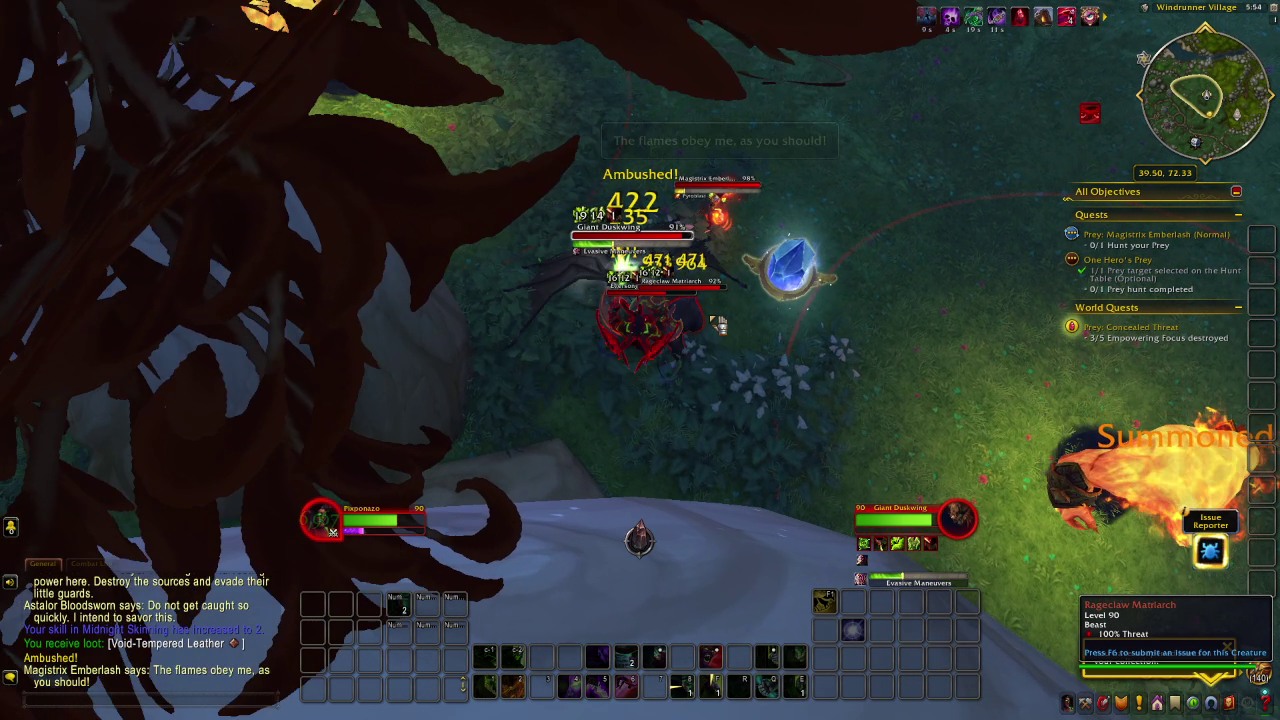The image size is (1280, 720).
Task: Collapse the World Quests section
Action: [x=1238, y=308]
